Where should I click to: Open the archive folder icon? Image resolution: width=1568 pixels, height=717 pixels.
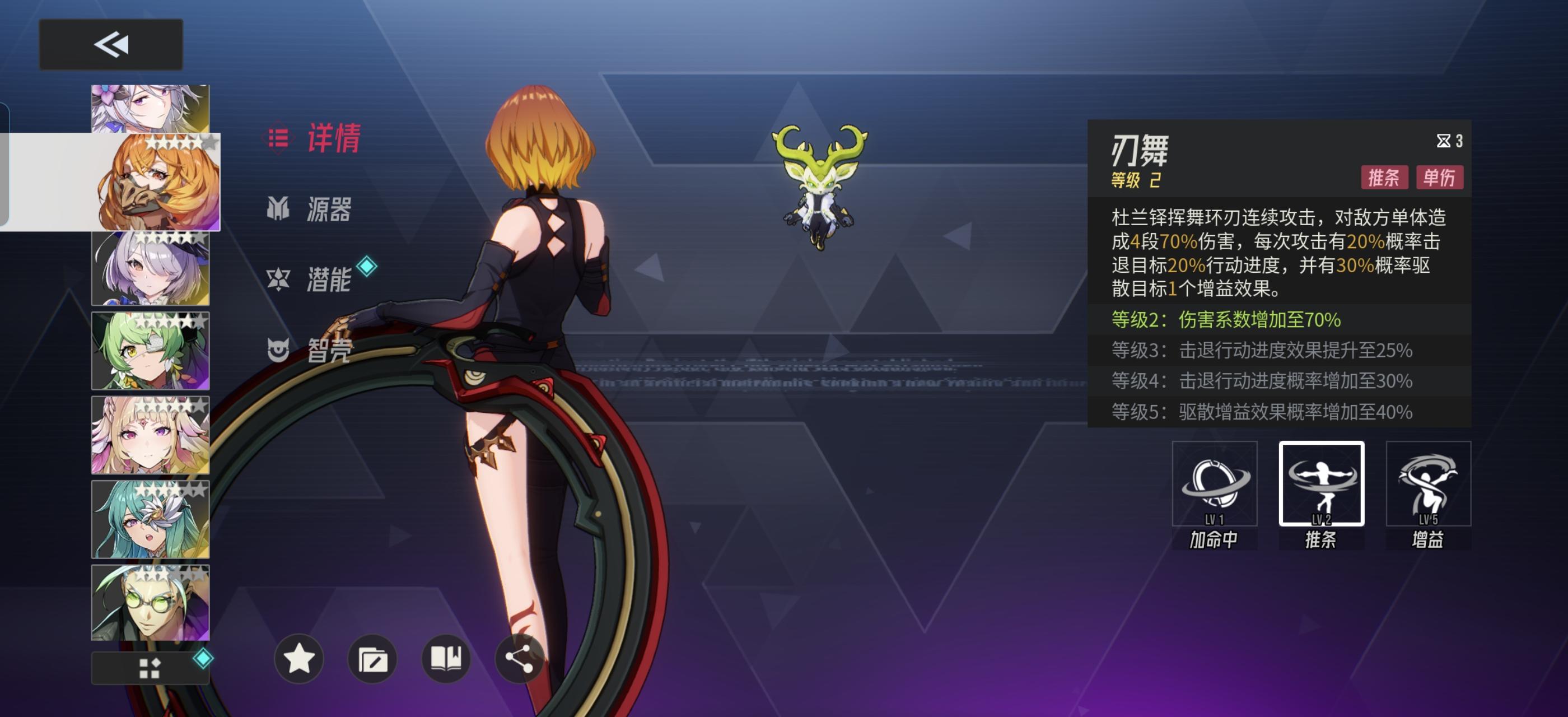point(373,659)
